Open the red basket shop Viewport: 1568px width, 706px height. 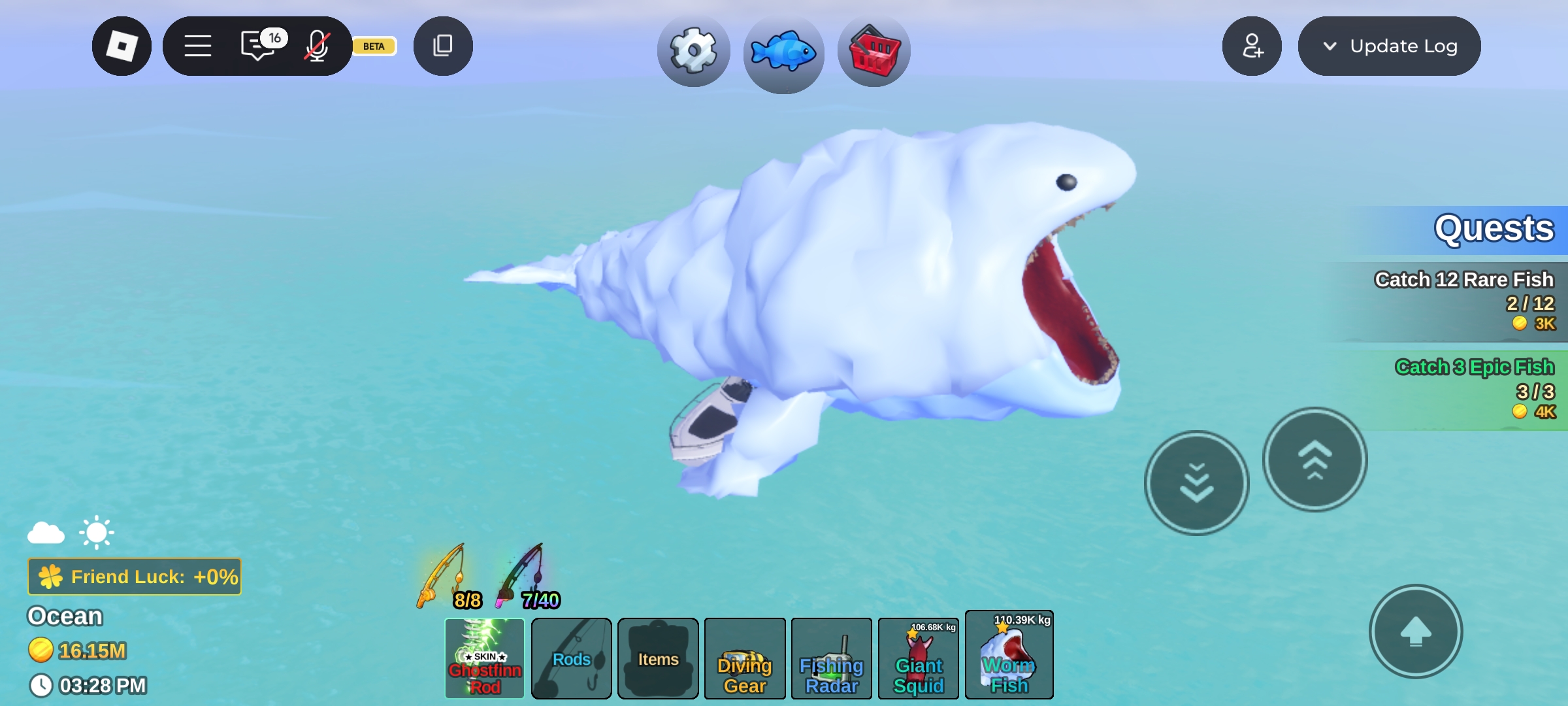coord(874,52)
